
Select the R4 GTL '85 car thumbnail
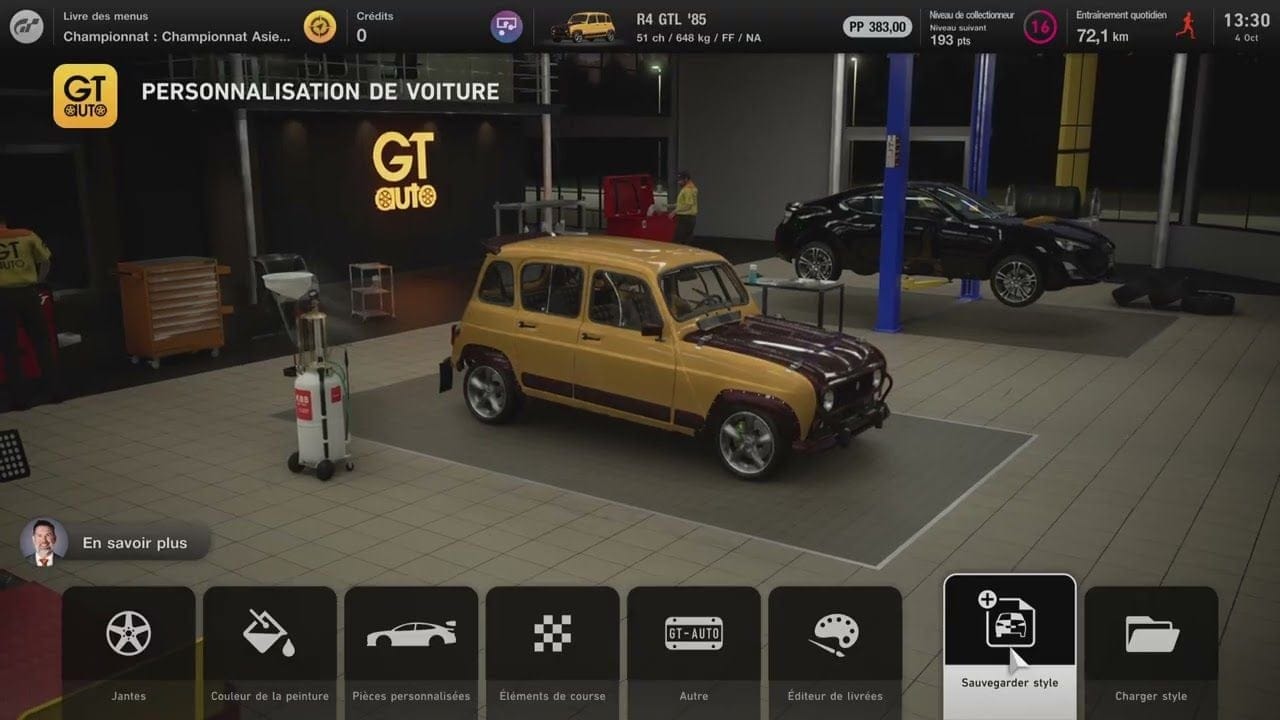click(583, 27)
